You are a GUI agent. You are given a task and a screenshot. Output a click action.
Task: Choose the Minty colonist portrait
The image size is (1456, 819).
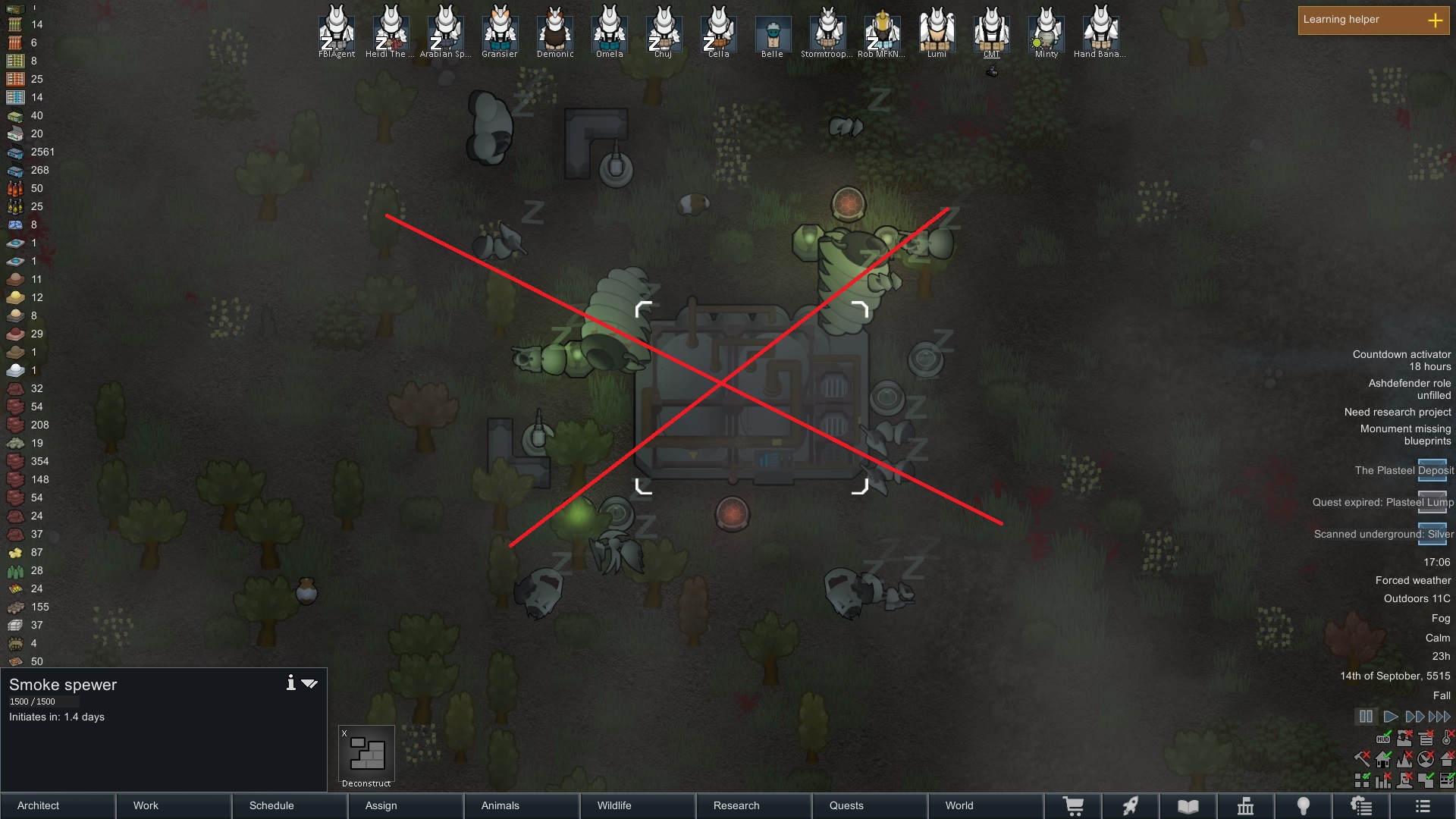pyautogui.click(x=1046, y=32)
